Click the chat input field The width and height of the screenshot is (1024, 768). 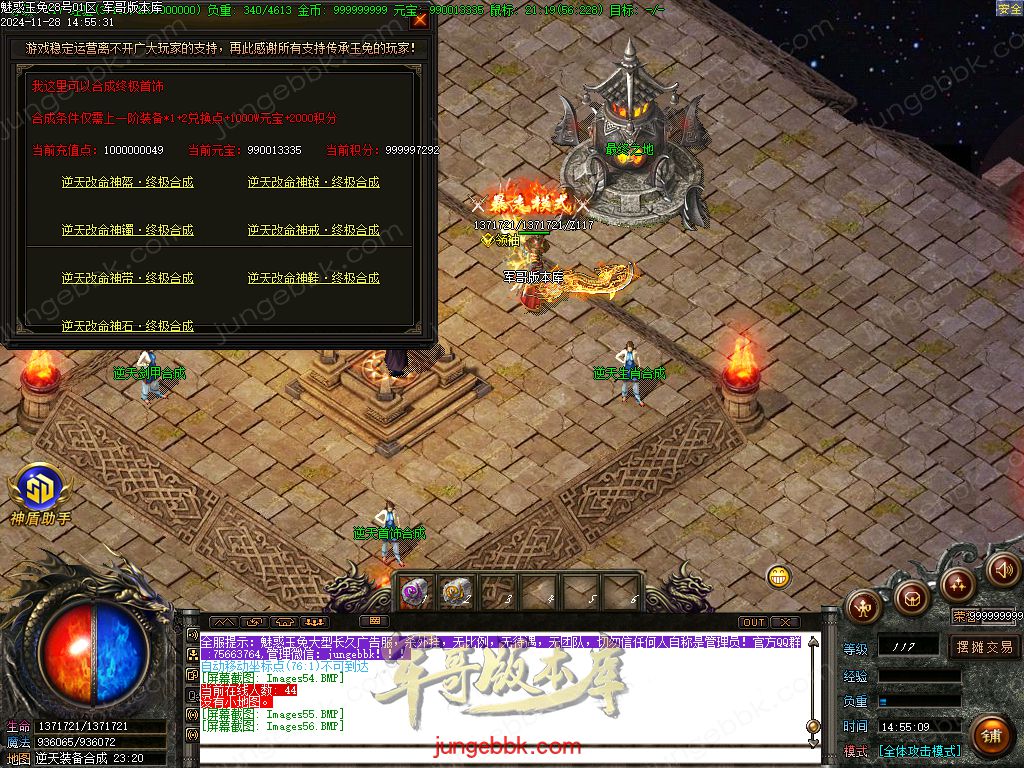500,757
